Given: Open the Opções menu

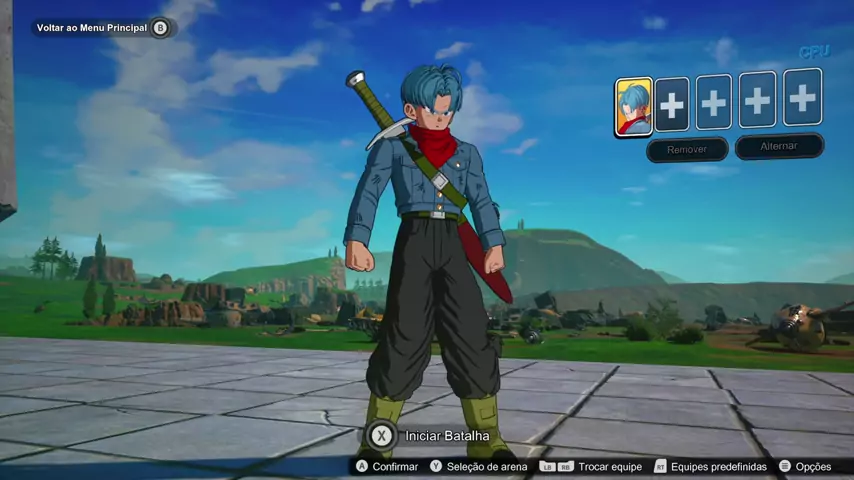Looking at the screenshot, I should click(x=805, y=467).
